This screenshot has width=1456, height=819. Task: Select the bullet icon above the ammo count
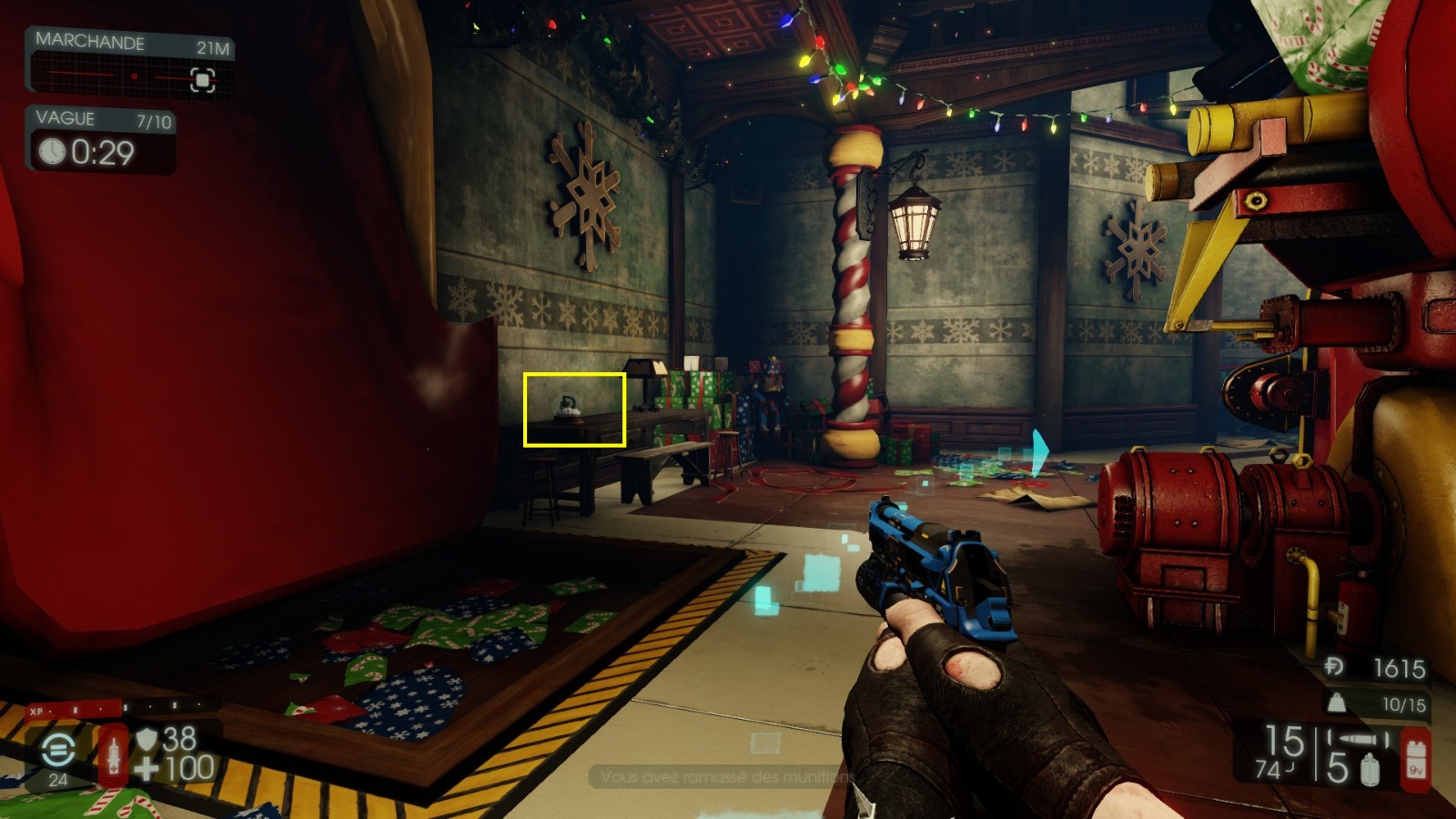click(x=1357, y=738)
